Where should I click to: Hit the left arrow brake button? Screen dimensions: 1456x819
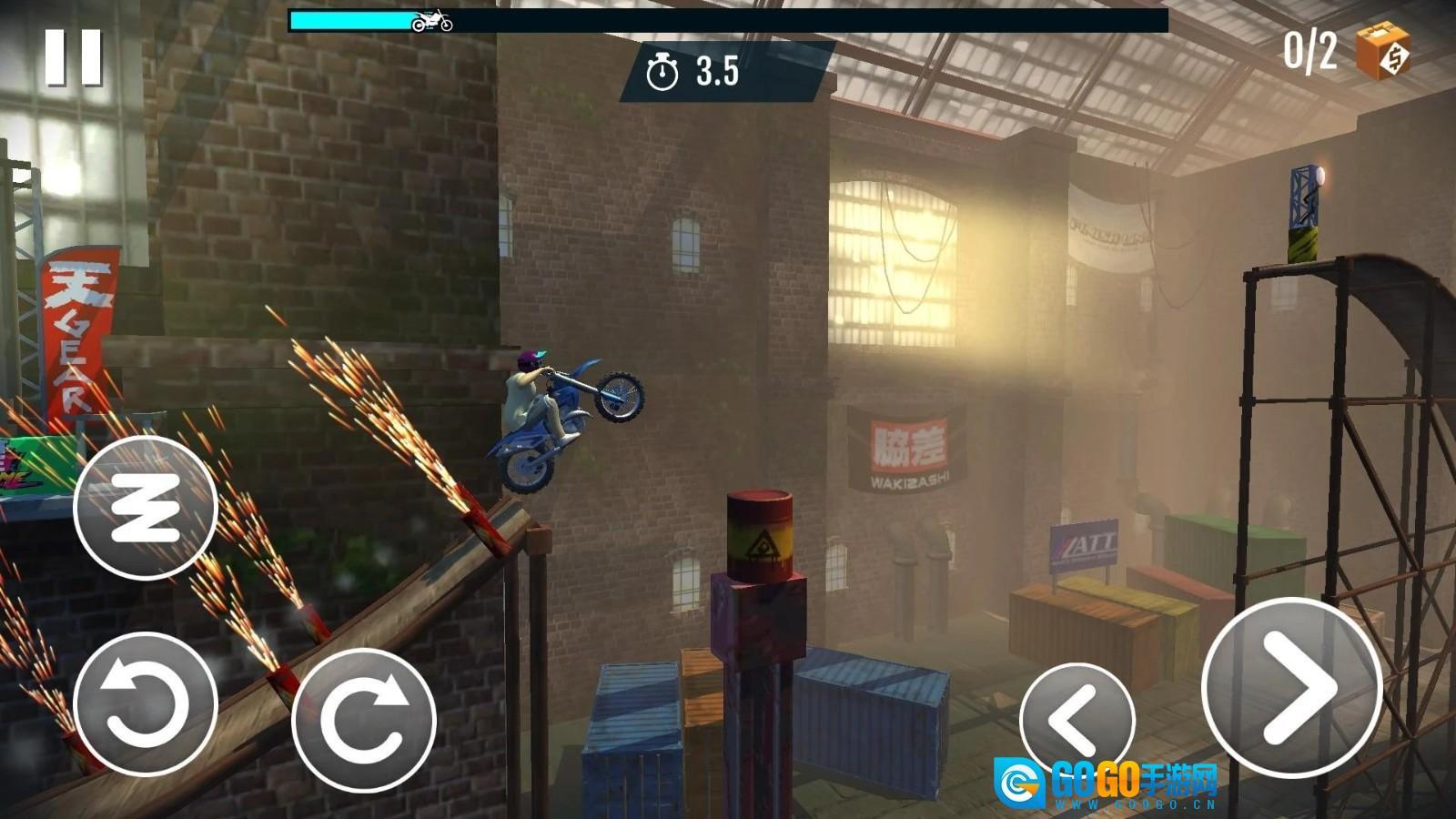pyautogui.click(x=1077, y=721)
